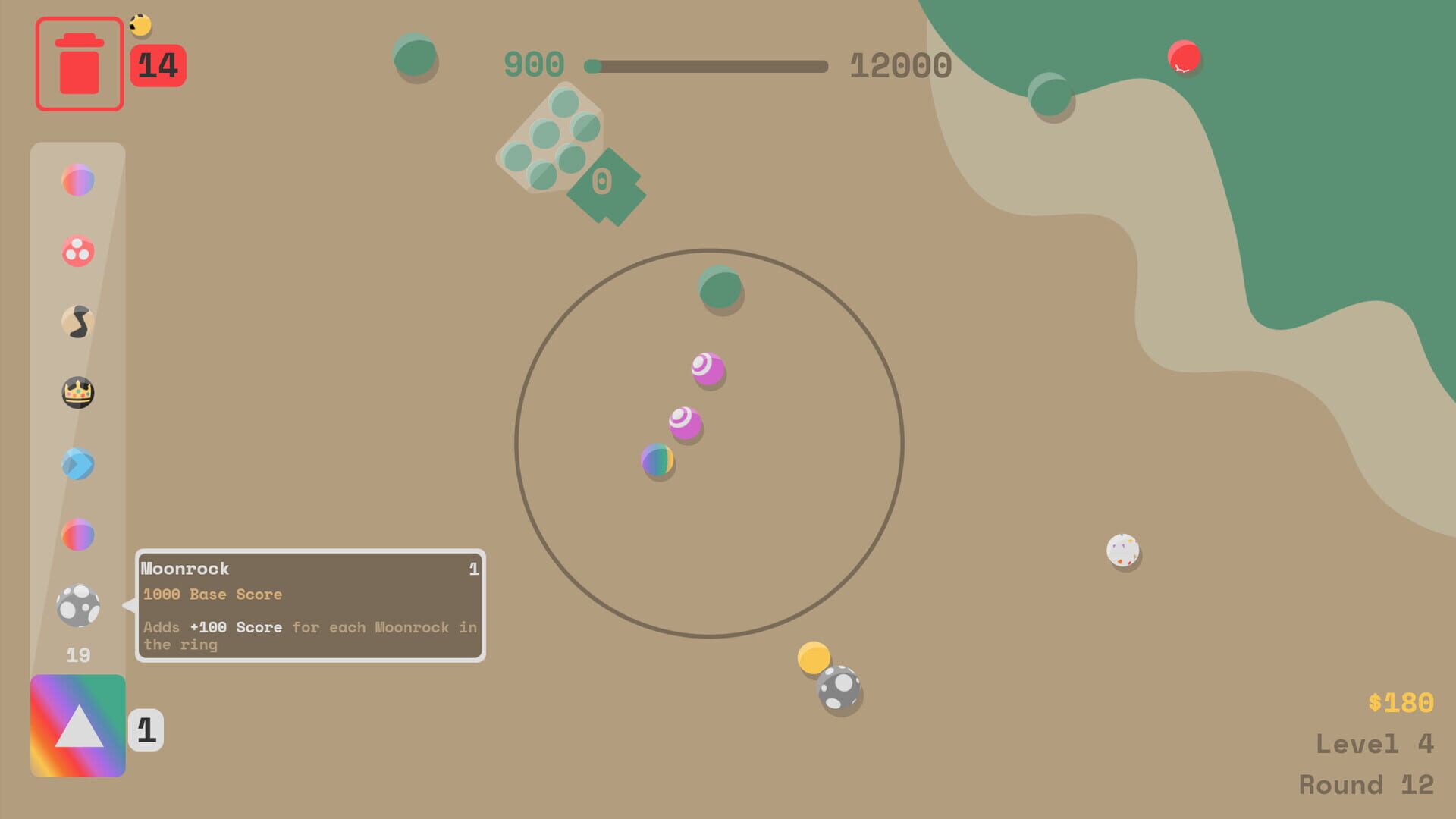Click the yellow ball above the trash bin
The height and width of the screenshot is (819, 1456).
coord(140,24)
